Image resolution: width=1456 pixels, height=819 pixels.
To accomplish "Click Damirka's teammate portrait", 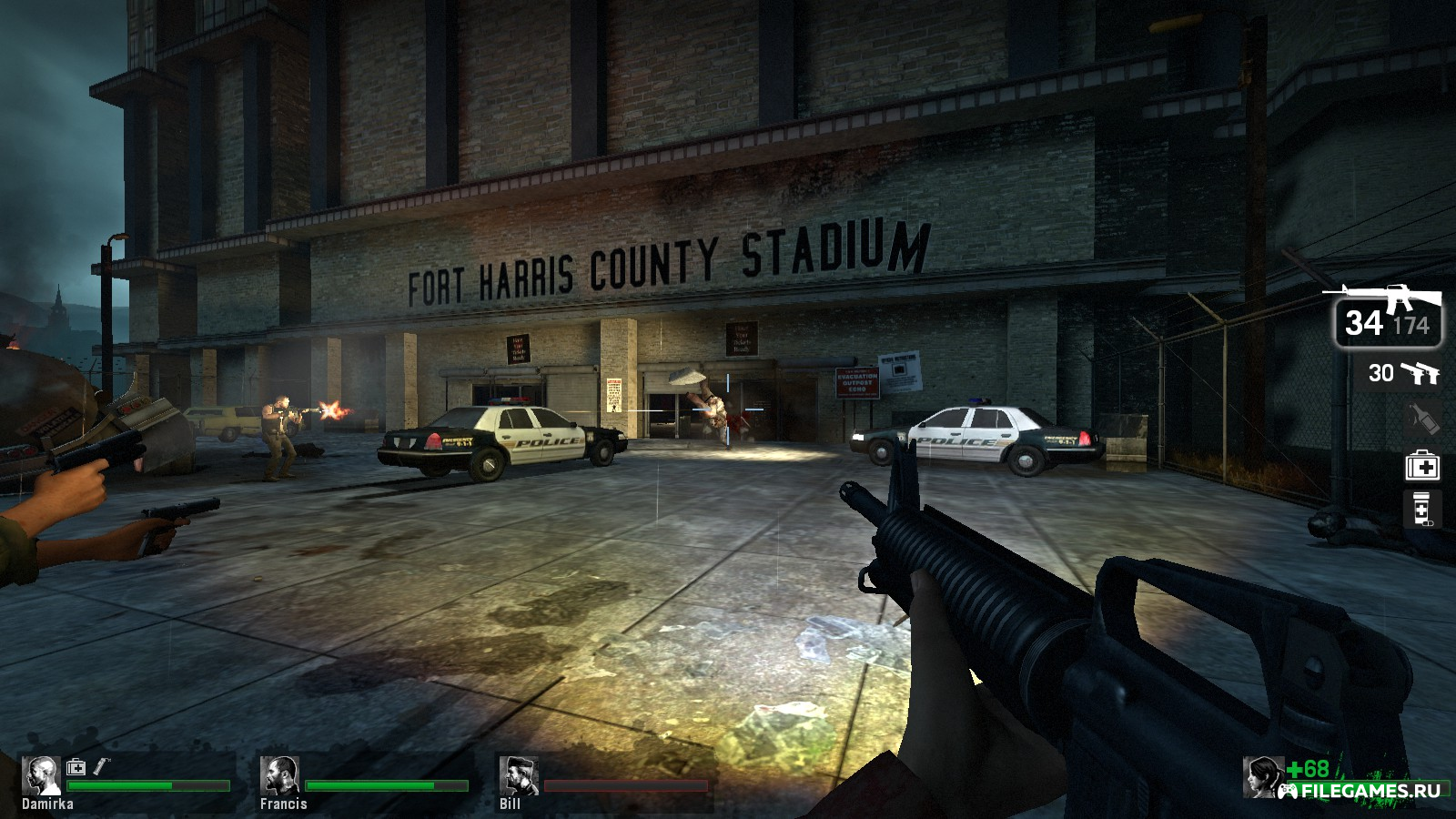I will coord(40,775).
